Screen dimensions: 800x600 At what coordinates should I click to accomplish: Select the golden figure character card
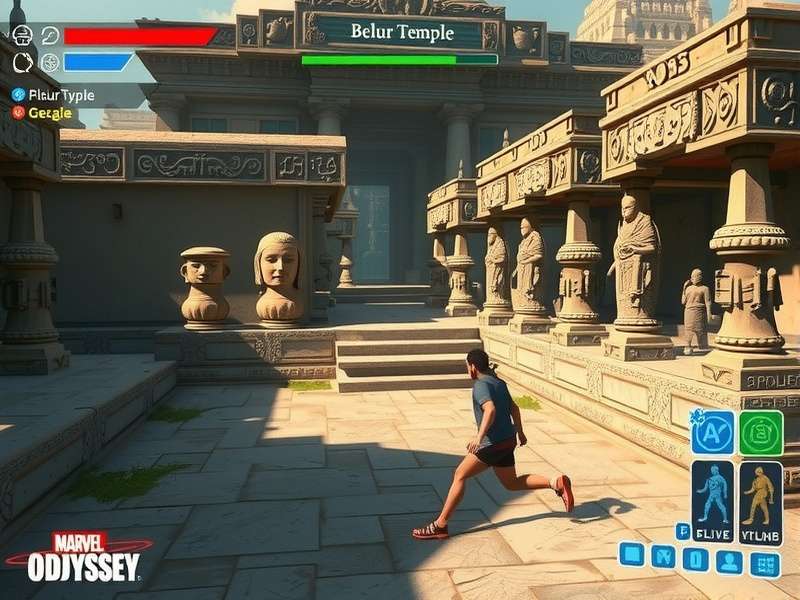coord(761,502)
